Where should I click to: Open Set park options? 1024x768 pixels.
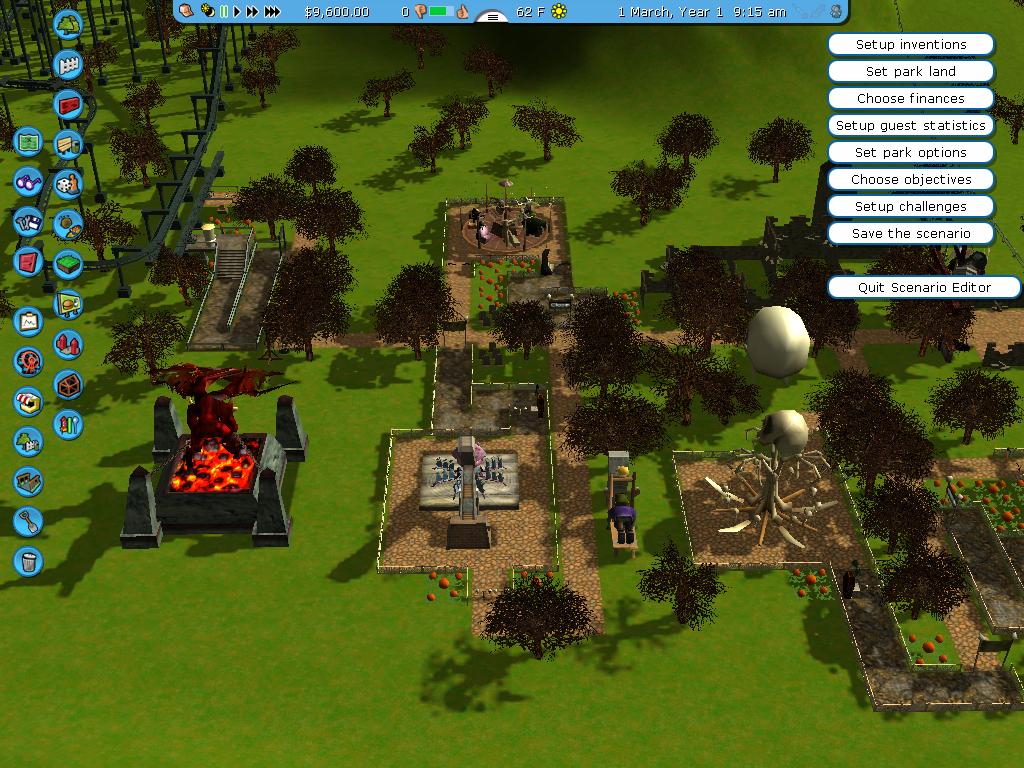pyautogui.click(x=910, y=153)
